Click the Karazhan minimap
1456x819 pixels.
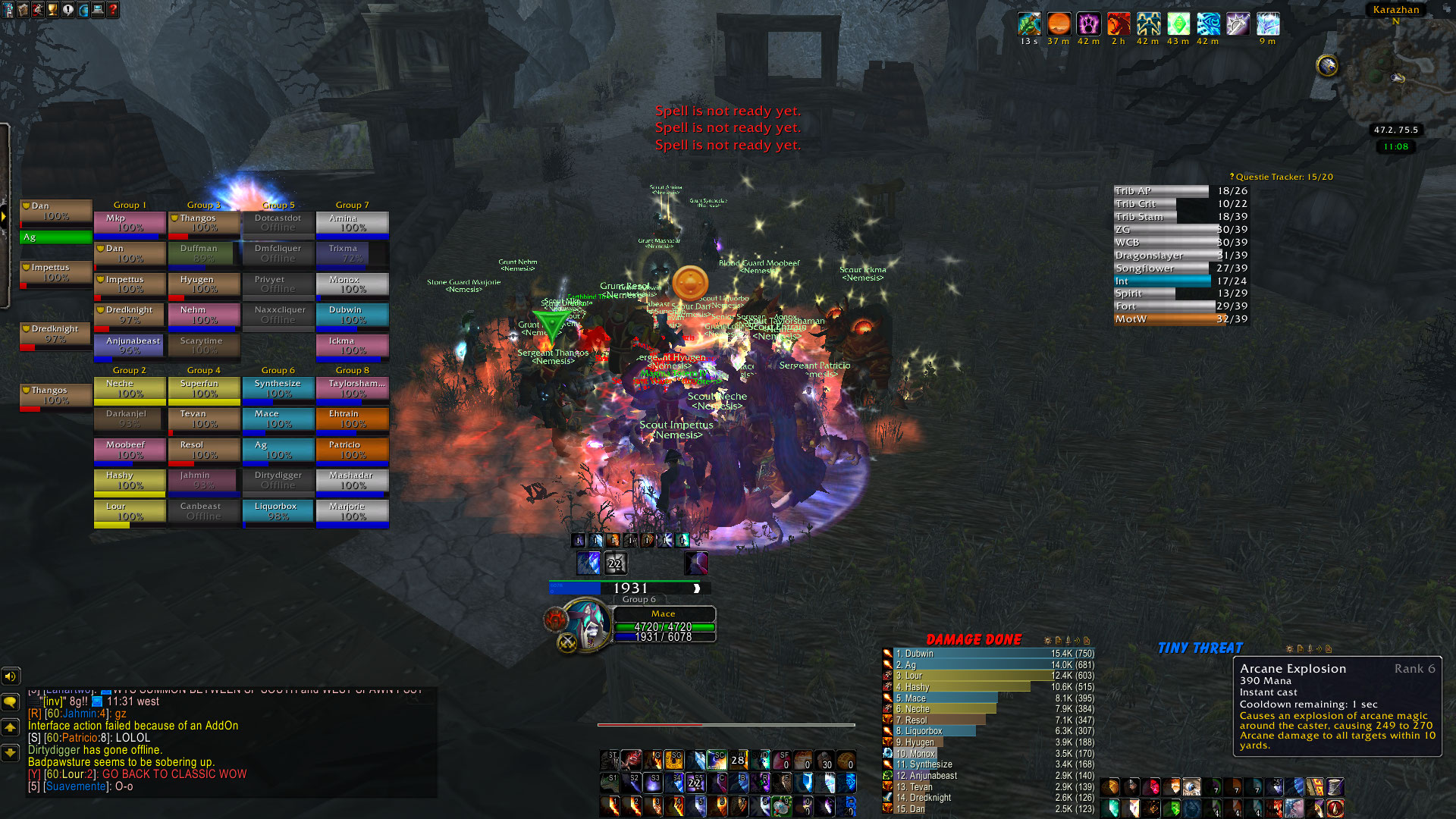tap(1392, 76)
